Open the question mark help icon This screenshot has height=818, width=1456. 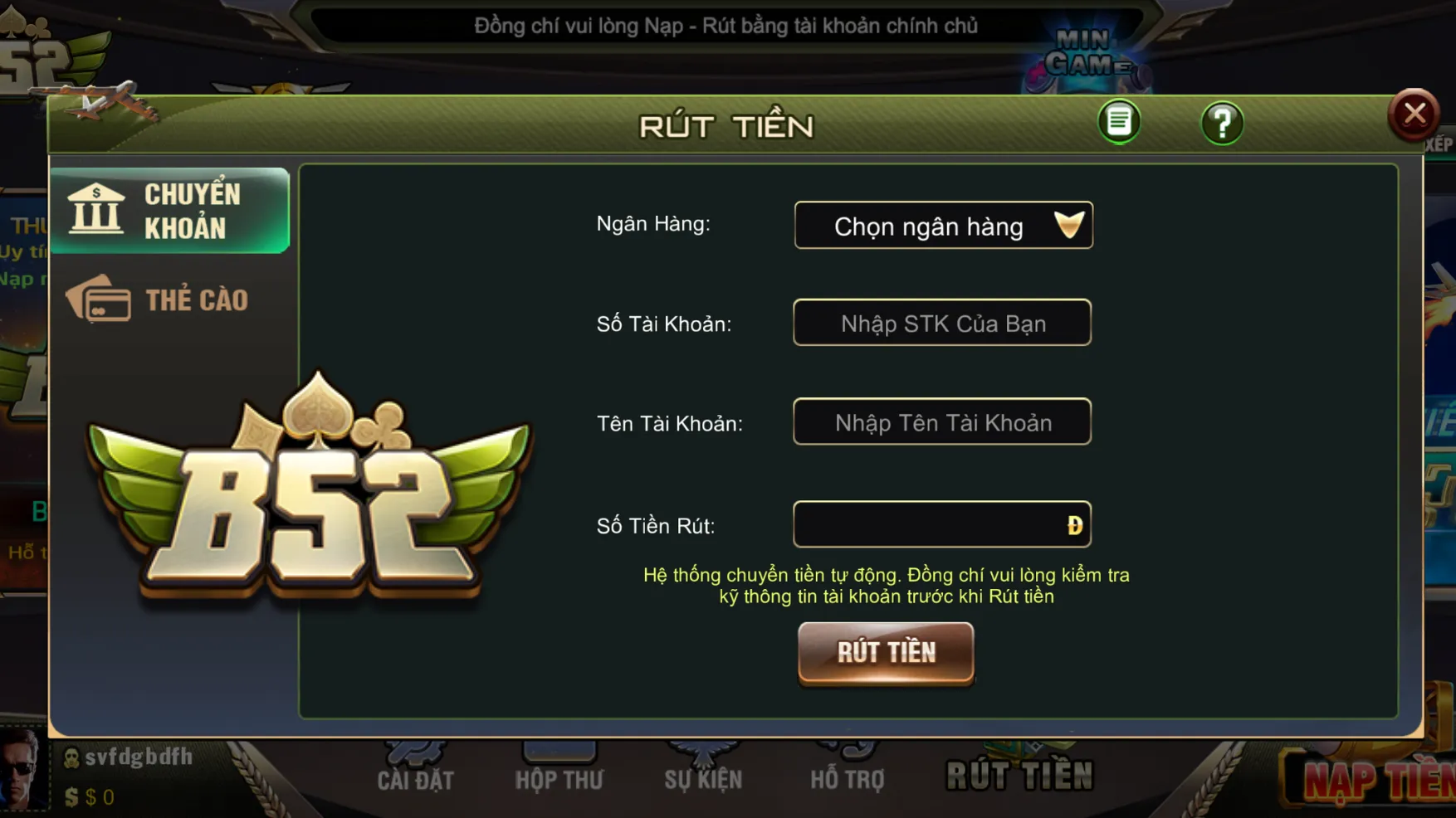click(x=1221, y=124)
